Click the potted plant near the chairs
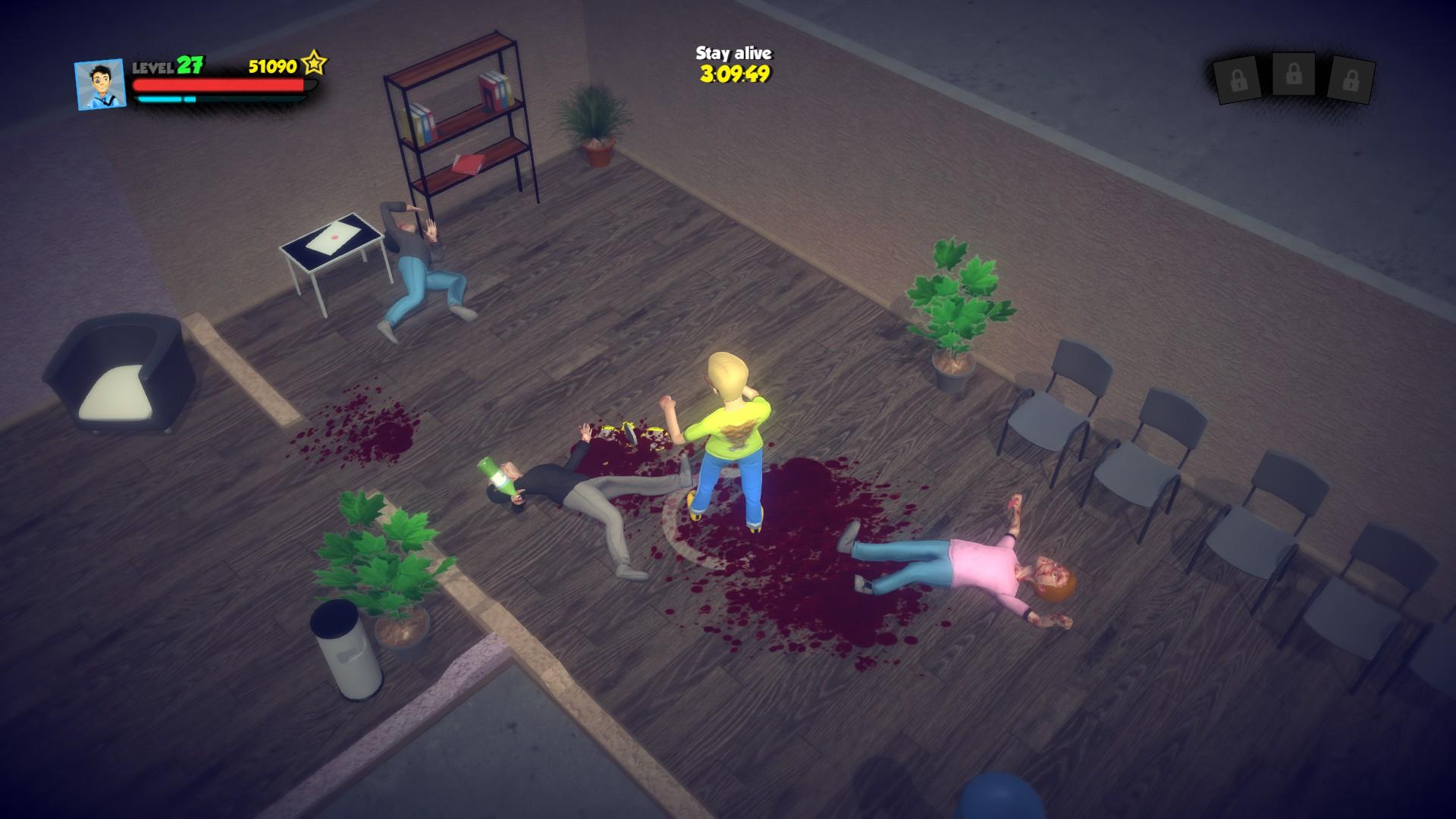 coord(954,303)
